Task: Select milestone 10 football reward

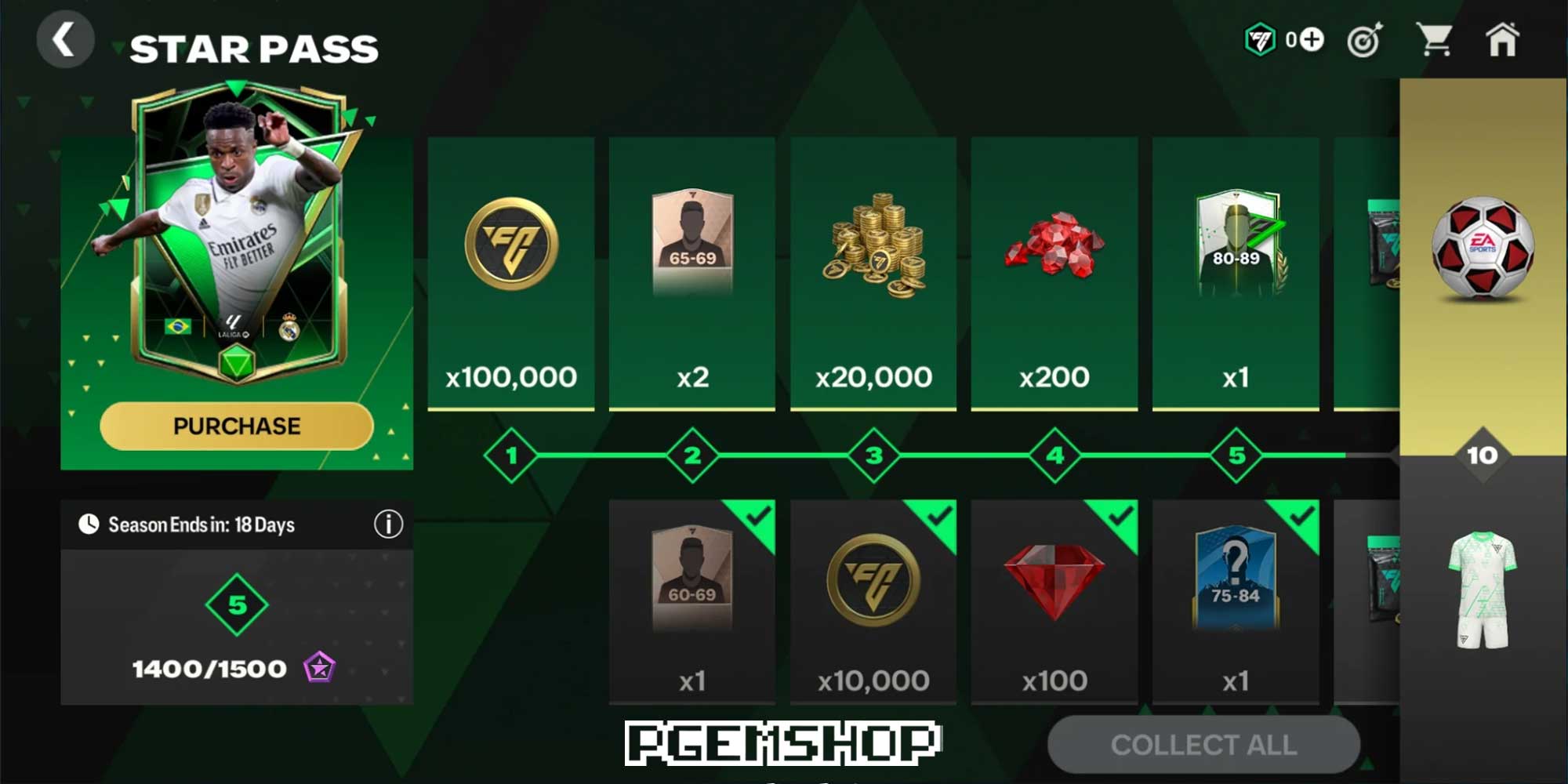Action: (1482, 251)
